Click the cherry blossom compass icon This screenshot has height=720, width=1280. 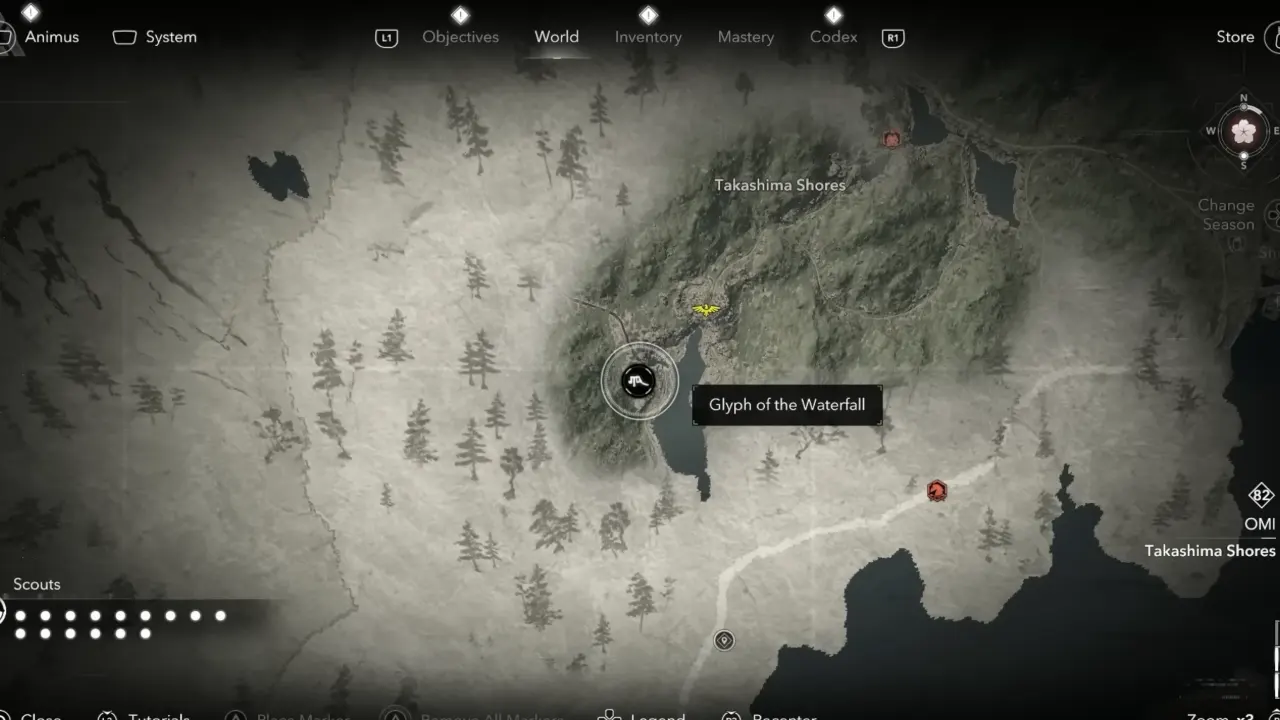coord(1243,131)
